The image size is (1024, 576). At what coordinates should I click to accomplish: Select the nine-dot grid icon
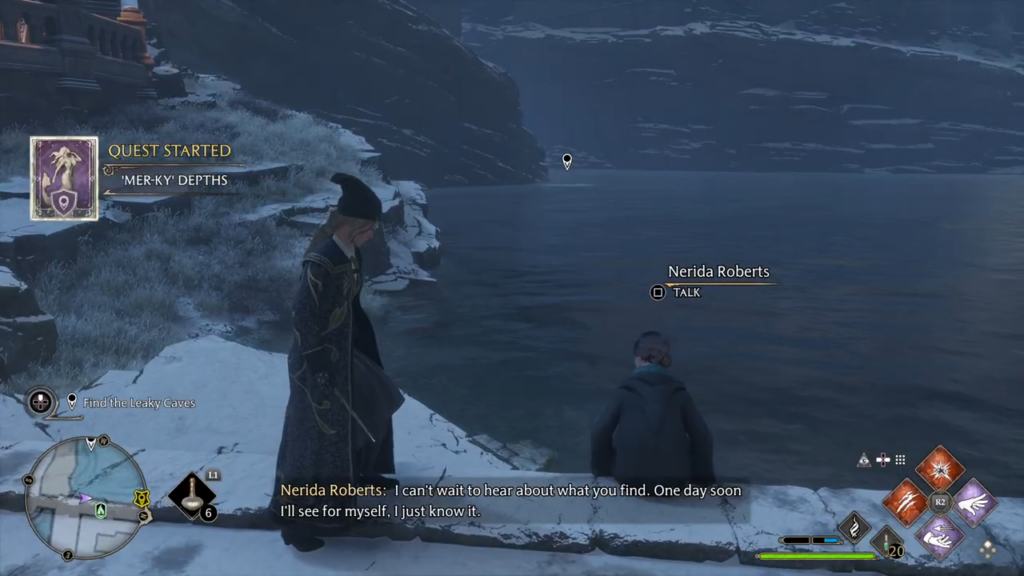900,460
